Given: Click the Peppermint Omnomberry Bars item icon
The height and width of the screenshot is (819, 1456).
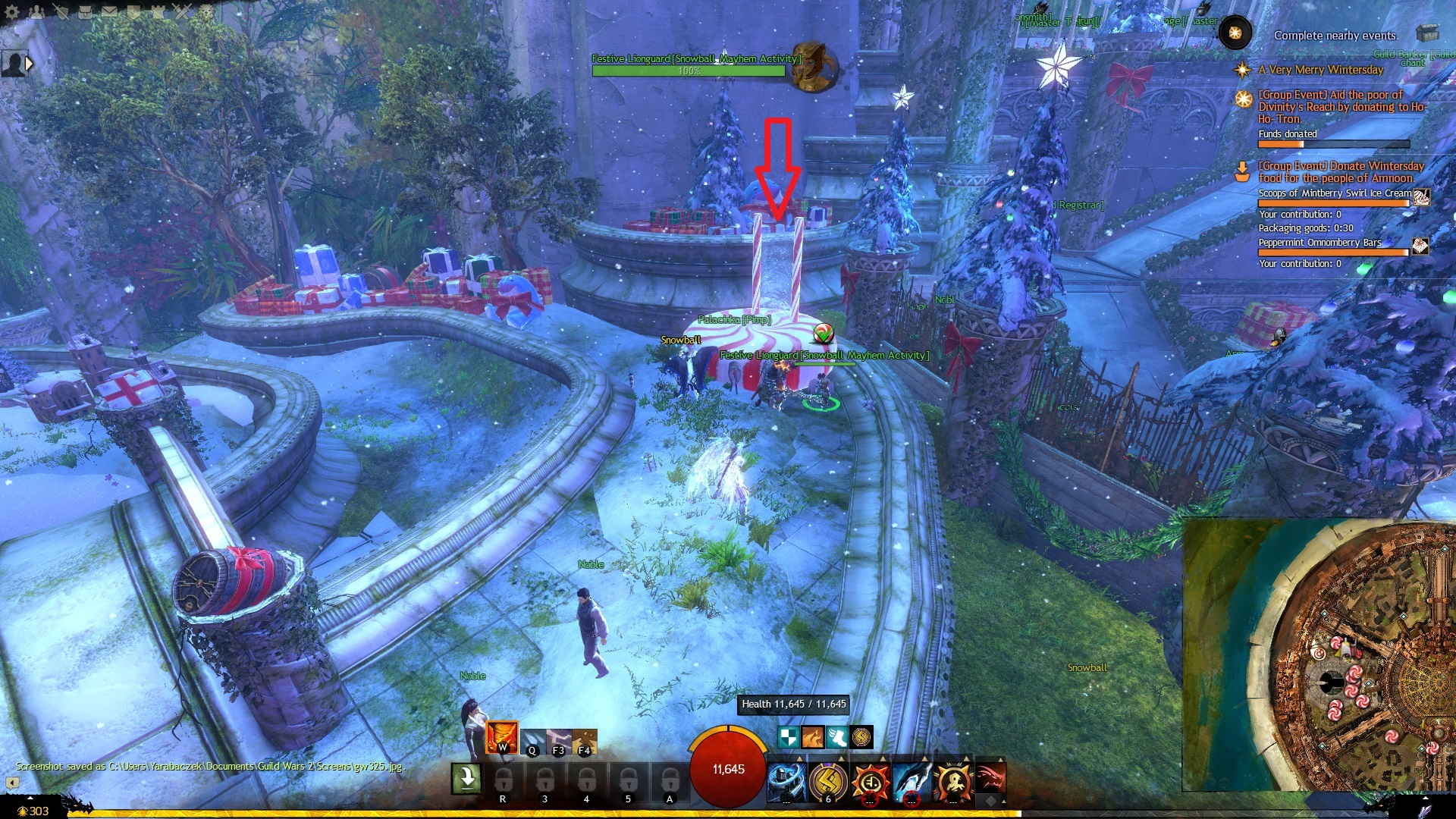Looking at the screenshot, I should tap(1420, 246).
